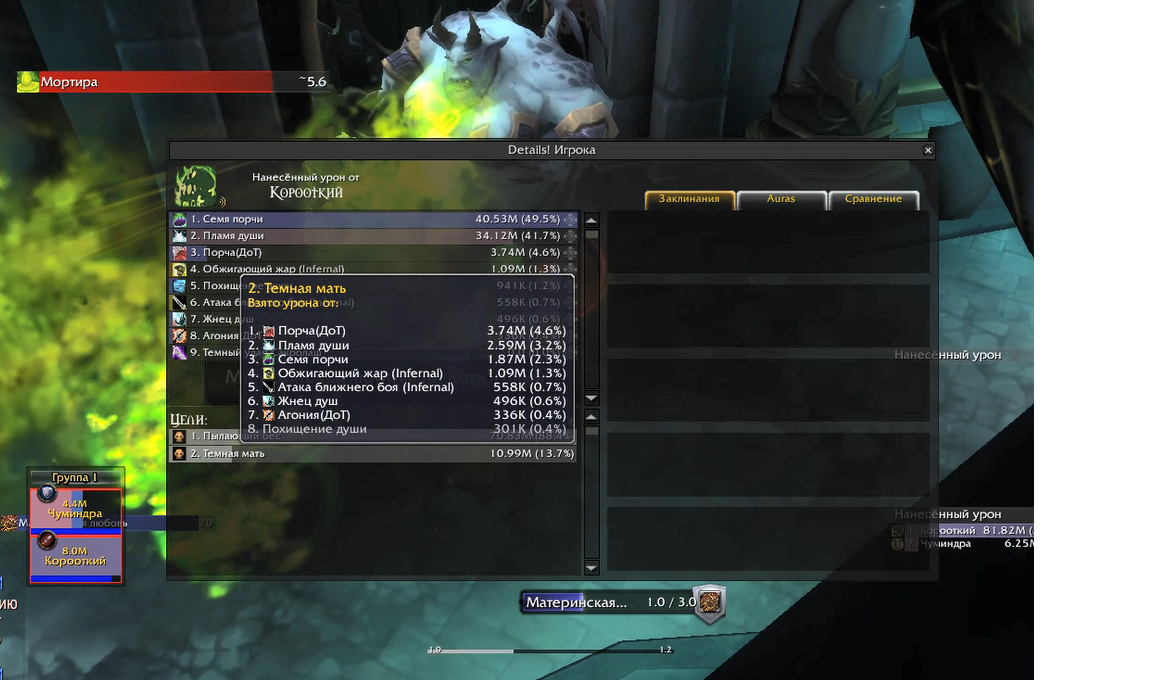This screenshot has width=1152, height=680.
Task: Select Чуминдра in the group frame
Action: tap(75, 508)
